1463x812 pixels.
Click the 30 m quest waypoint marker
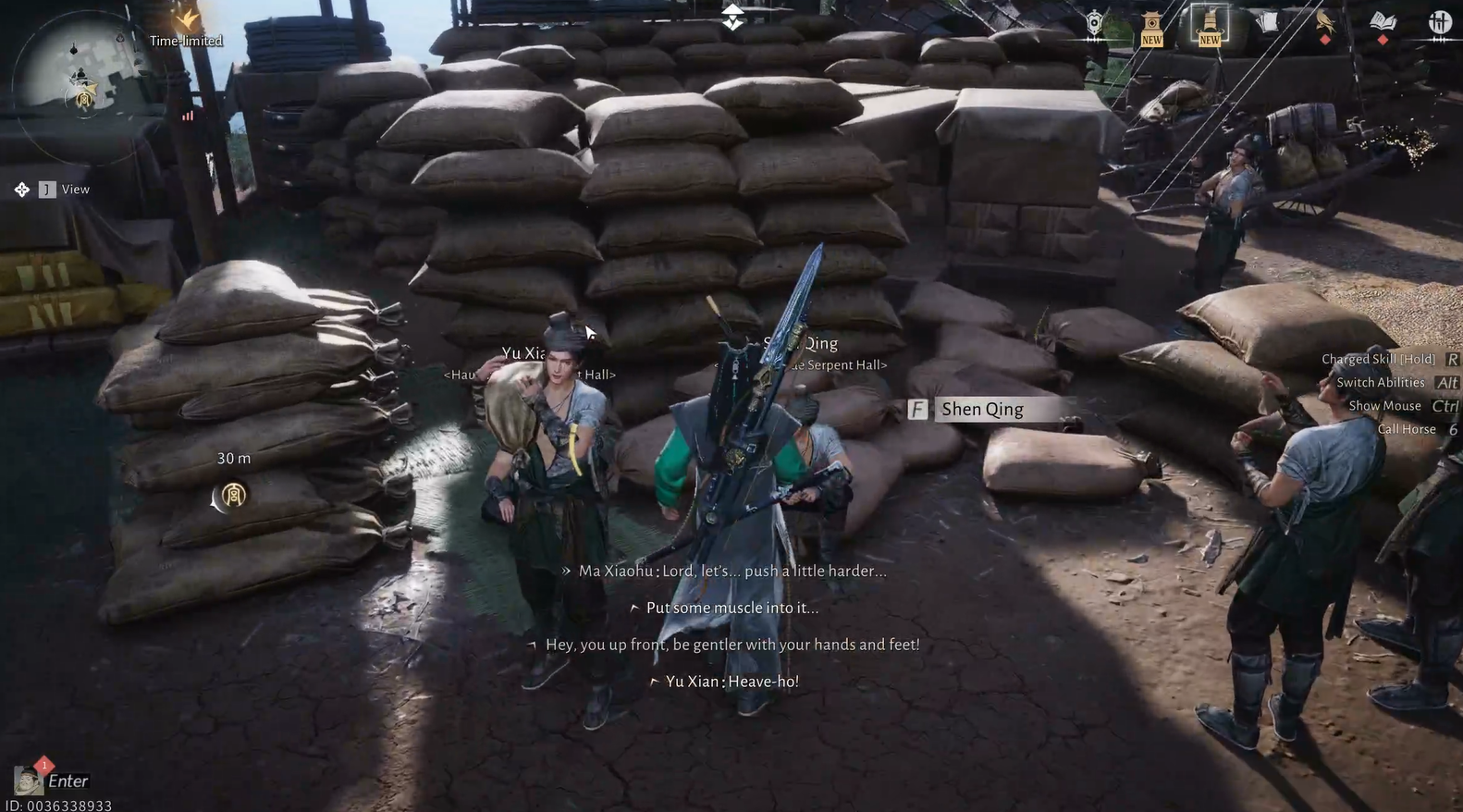[x=233, y=496]
